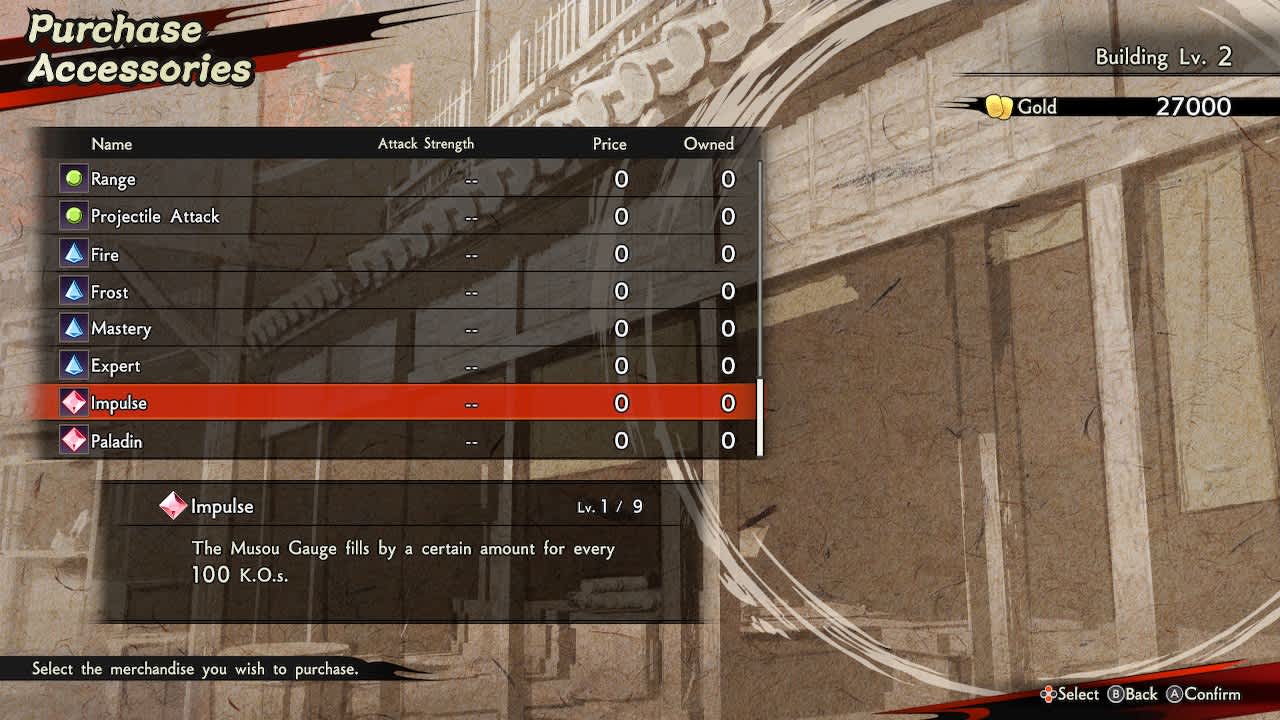Select the Range accessory row

(x=400, y=179)
